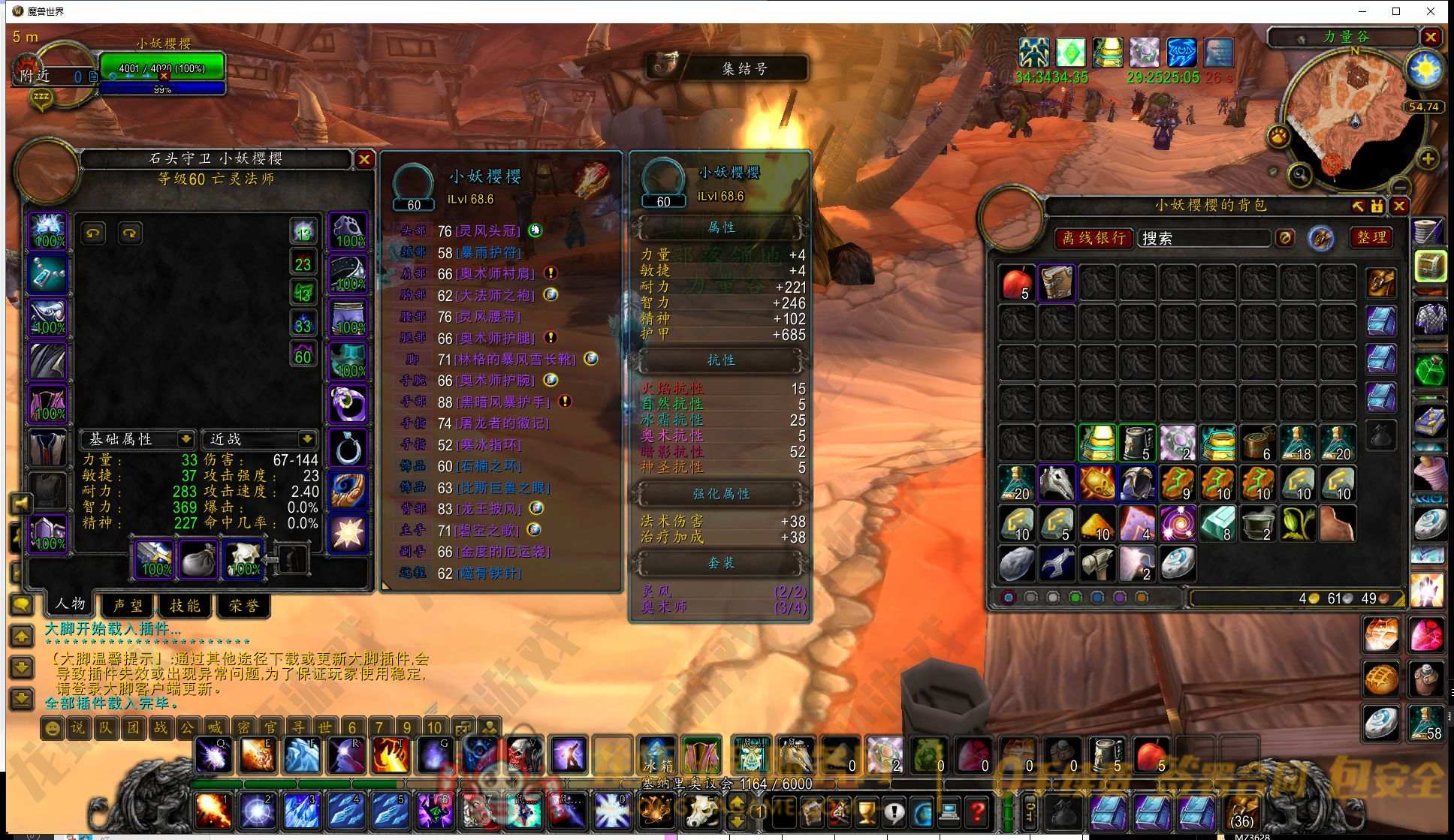Maximize the game window
Screen dimensions: 1454x840
pyautogui.click(x=1396, y=11)
